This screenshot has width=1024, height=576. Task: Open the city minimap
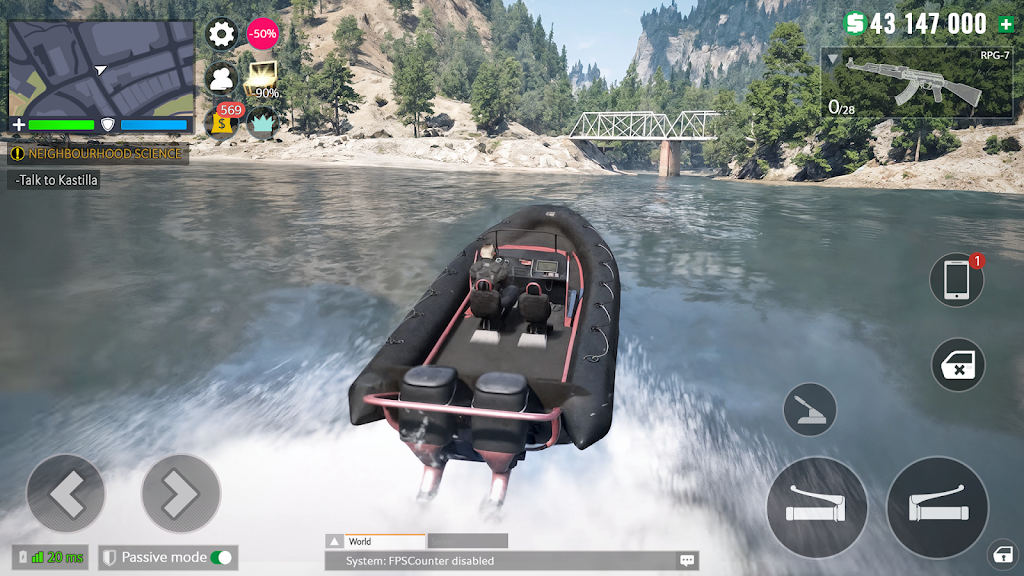tap(101, 68)
